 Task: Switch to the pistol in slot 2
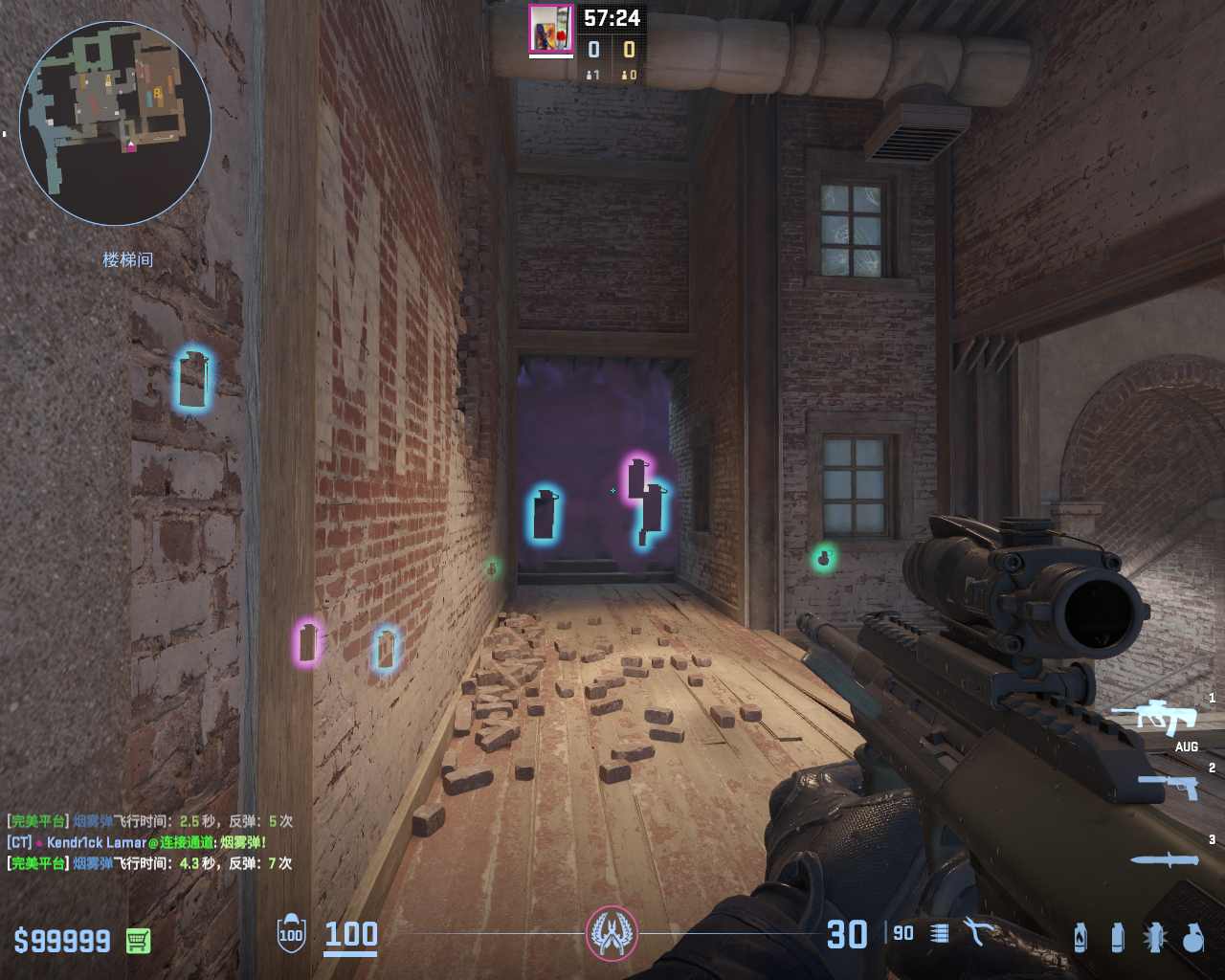point(1169,786)
